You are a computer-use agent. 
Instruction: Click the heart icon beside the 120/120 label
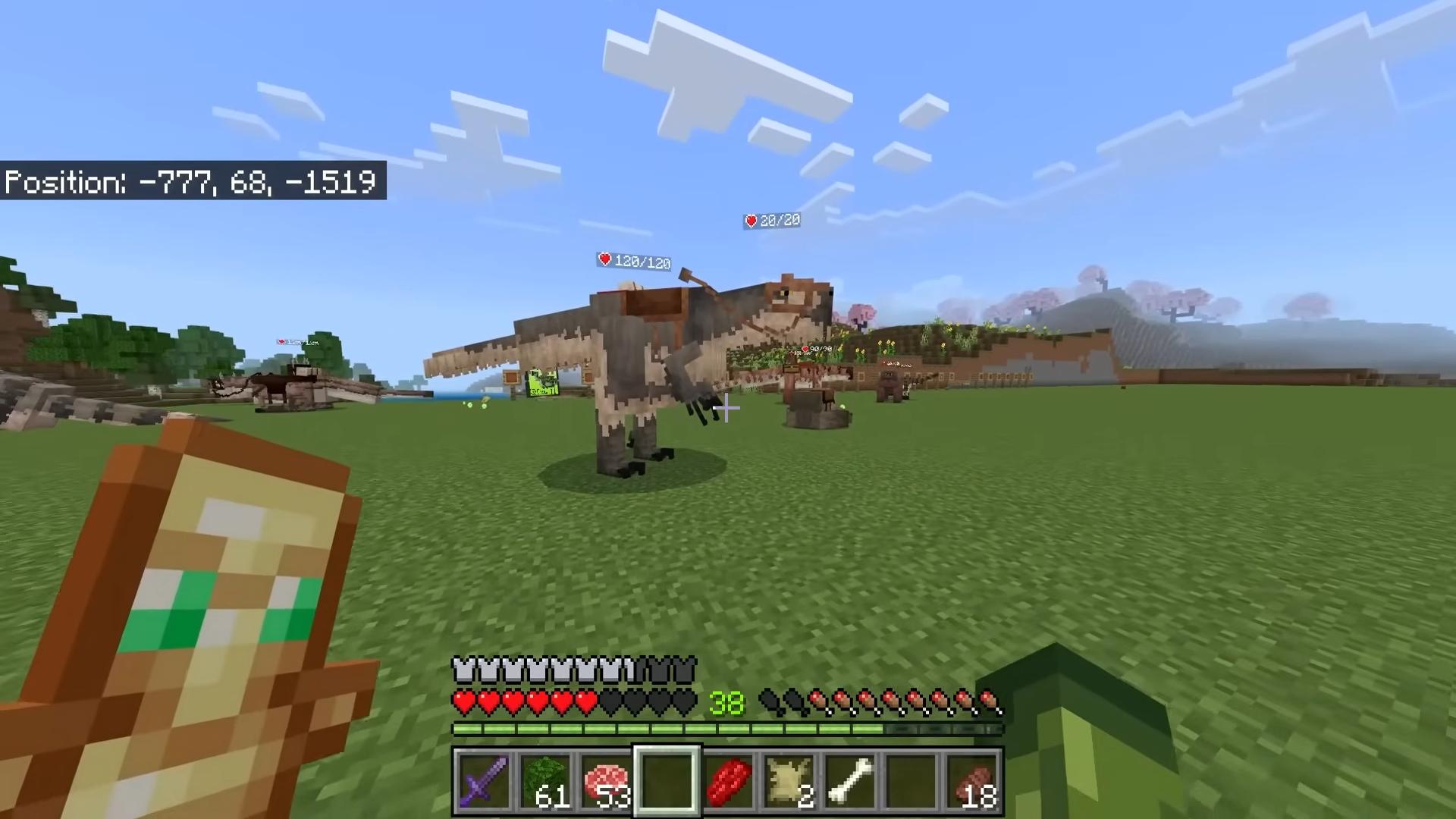[x=604, y=260]
